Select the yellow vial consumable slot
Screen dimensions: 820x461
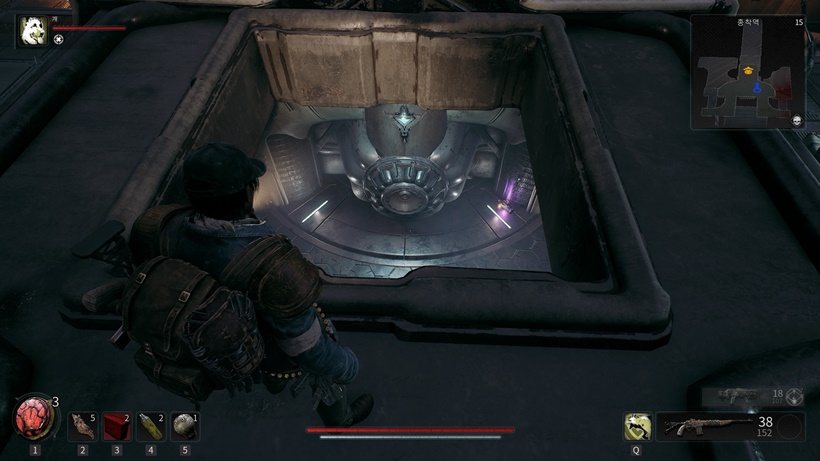[150, 427]
